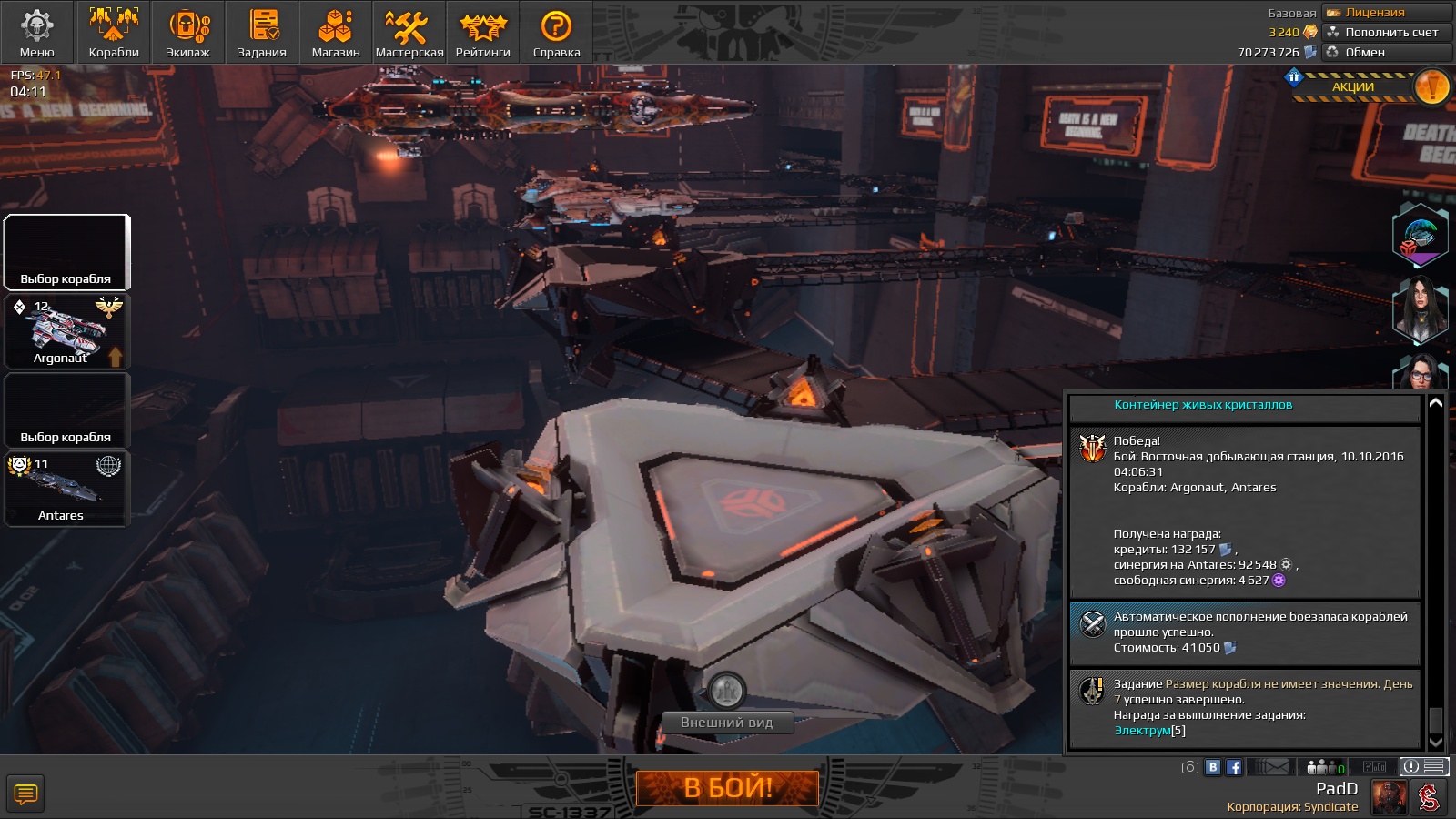Open the Справка help section
This screenshot has width=1456, height=819.
click(x=556, y=33)
